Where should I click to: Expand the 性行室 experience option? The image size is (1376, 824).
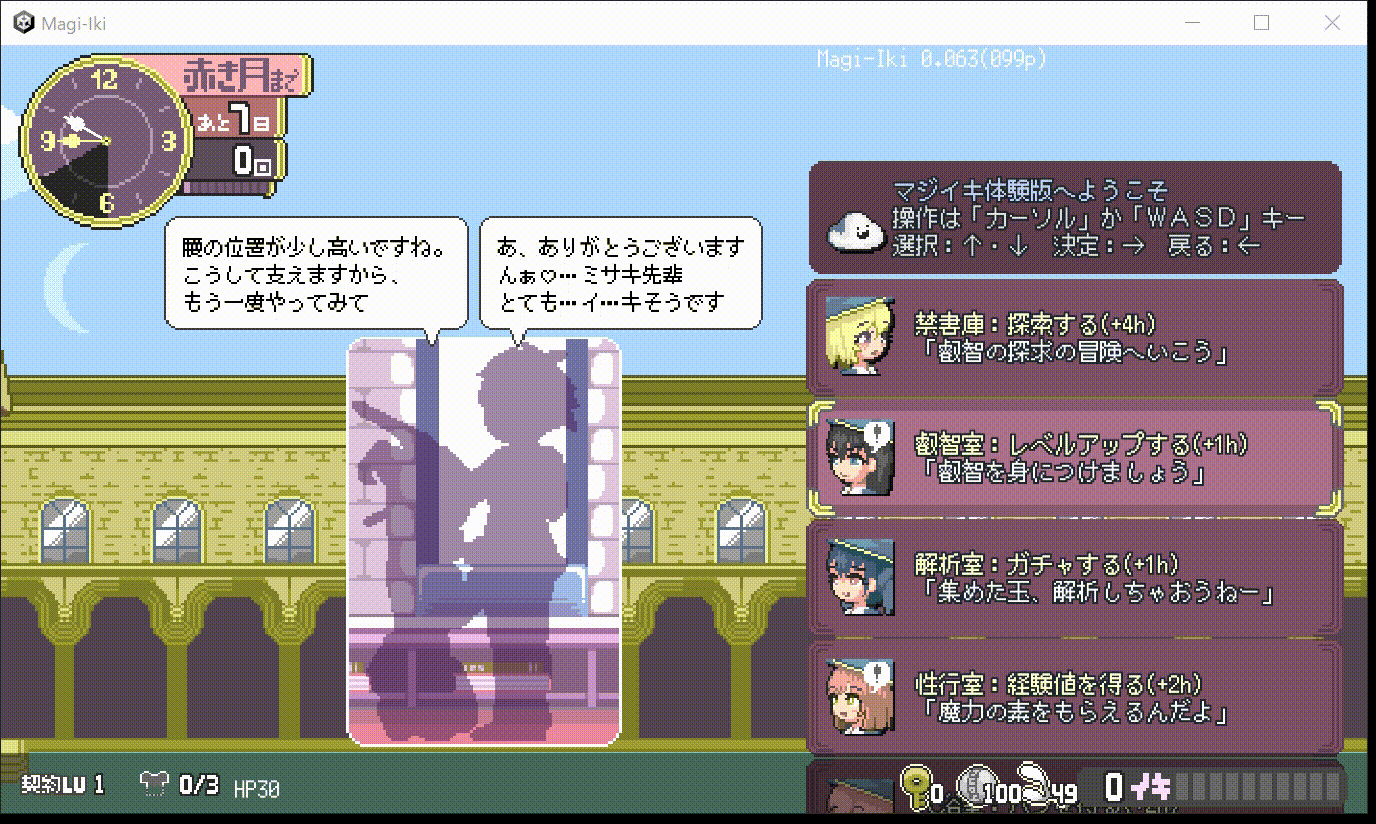(x=1075, y=694)
